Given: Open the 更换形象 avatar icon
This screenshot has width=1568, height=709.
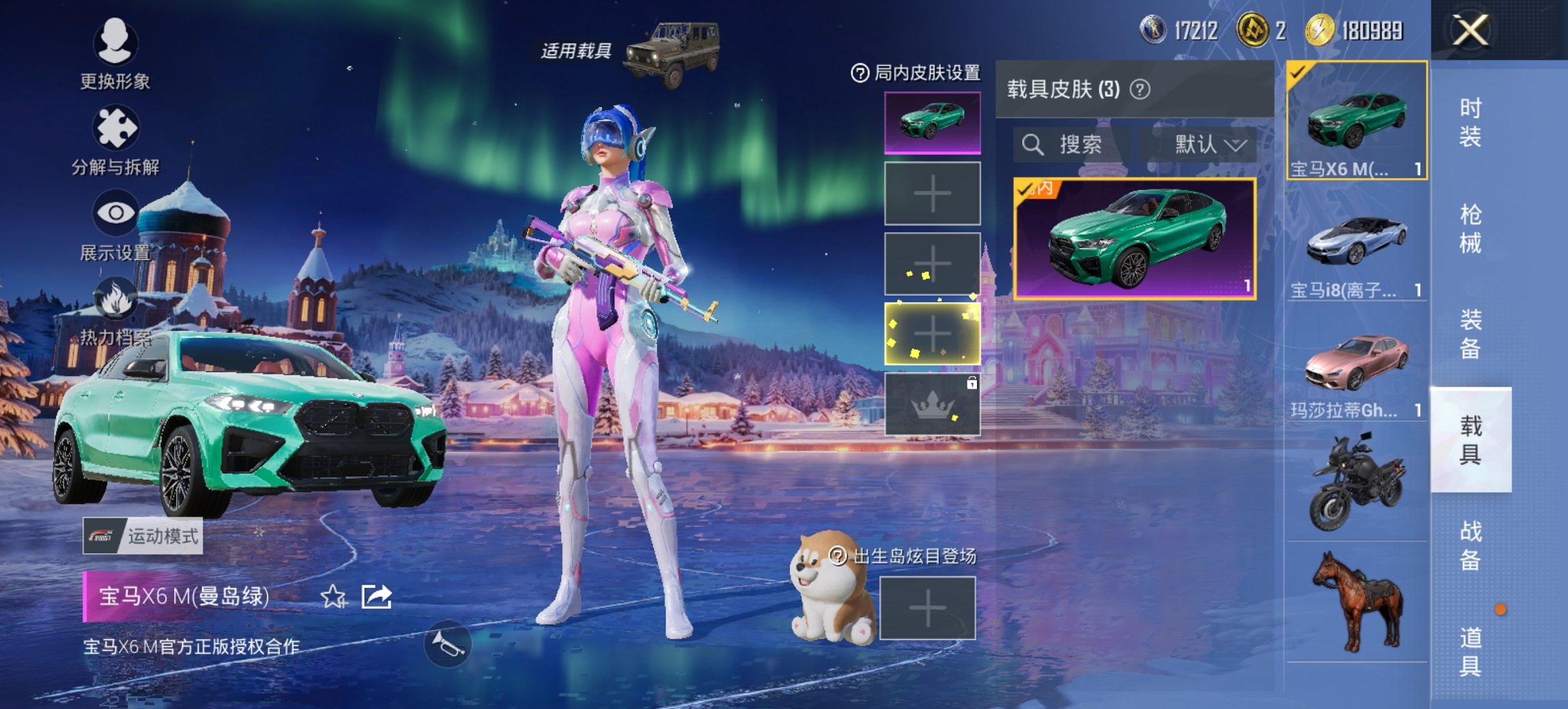Looking at the screenshot, I should click(115, 42).
